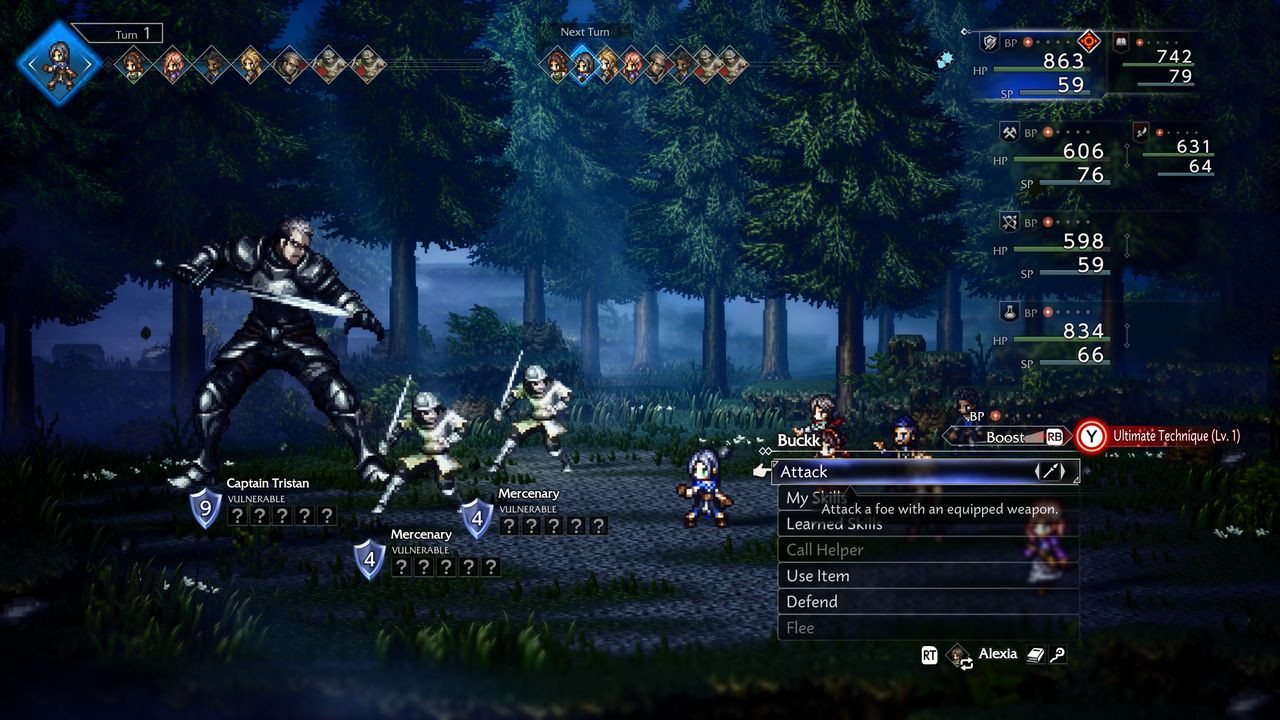Click Captain Tristan's shield counter showing 9
The height and width of the screenshot is (720, 1280).
205,508
